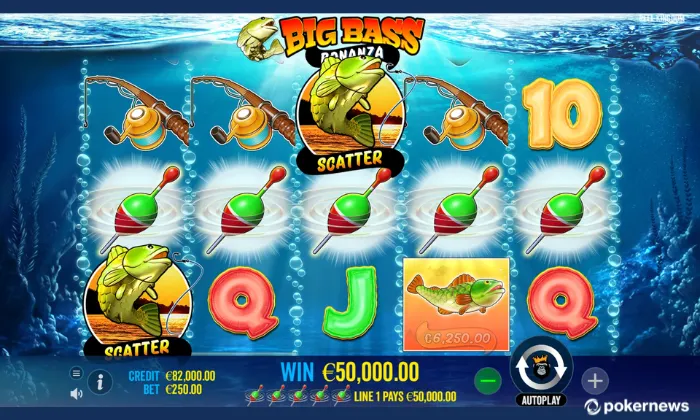Increase the bet with the plus button

pos(594,380)
